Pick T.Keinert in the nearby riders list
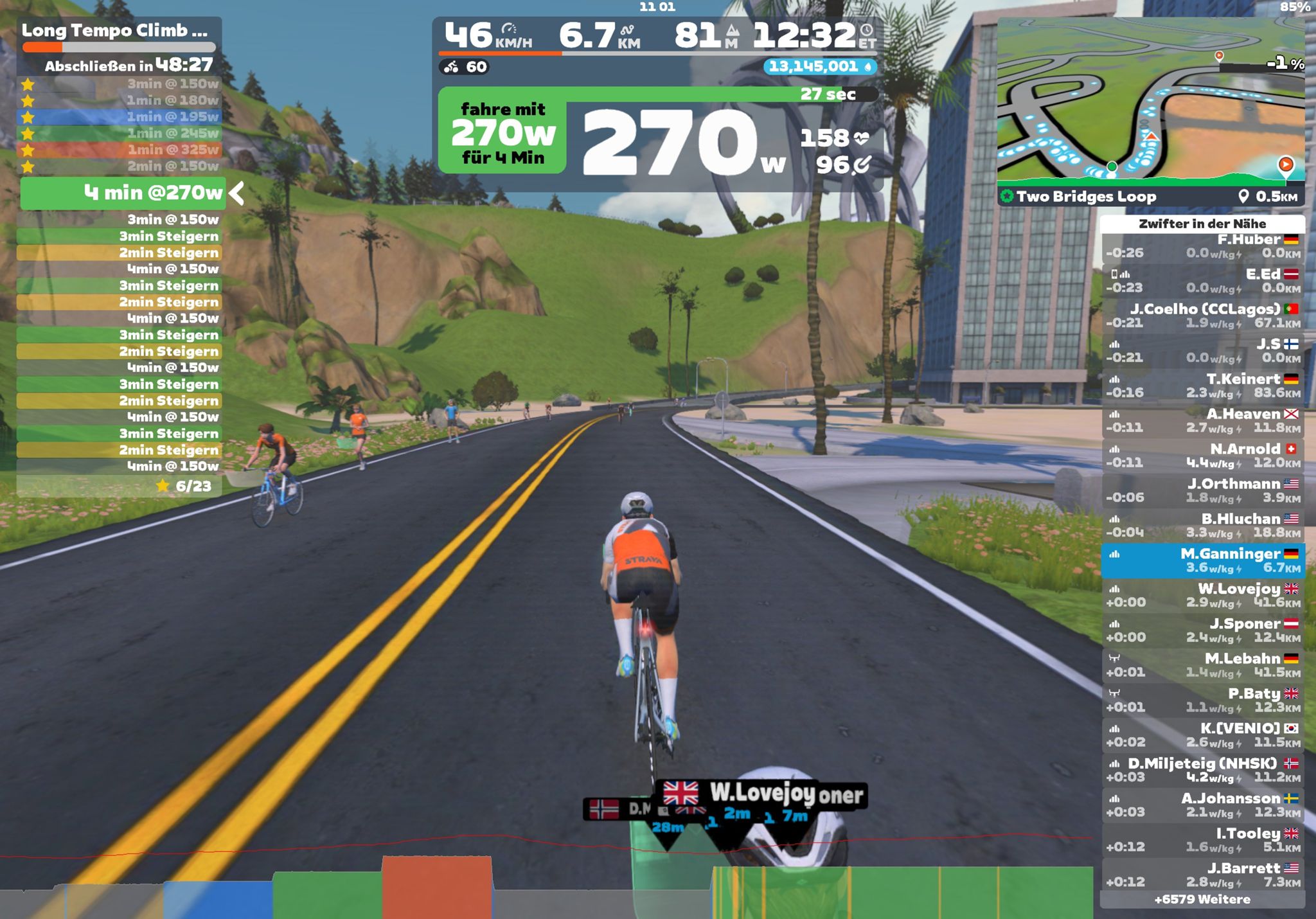This screenshot has width=1316, height=919. pyautogui.click(x=1202, y=386)
